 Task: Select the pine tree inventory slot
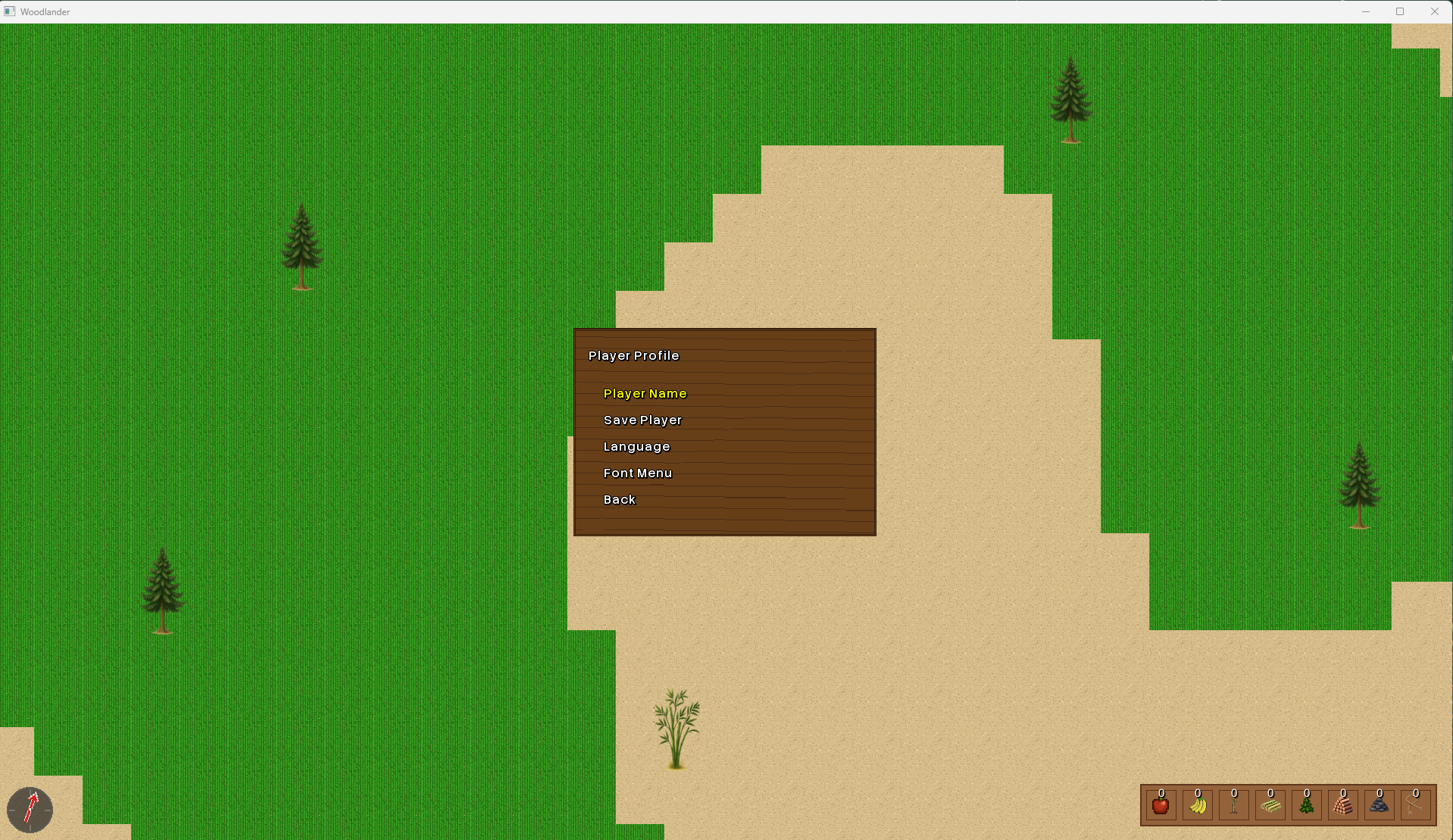click(x=1307, y=807)
